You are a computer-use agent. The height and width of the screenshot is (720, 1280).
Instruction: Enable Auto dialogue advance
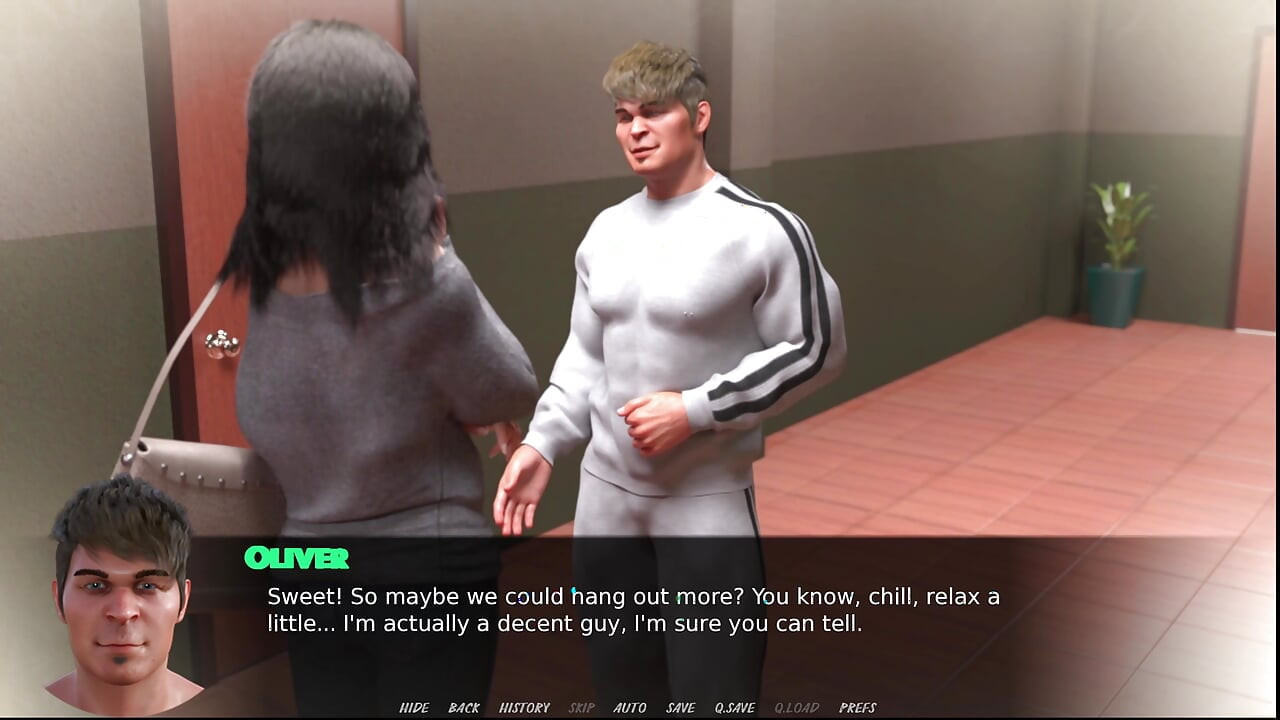(630, 708)
